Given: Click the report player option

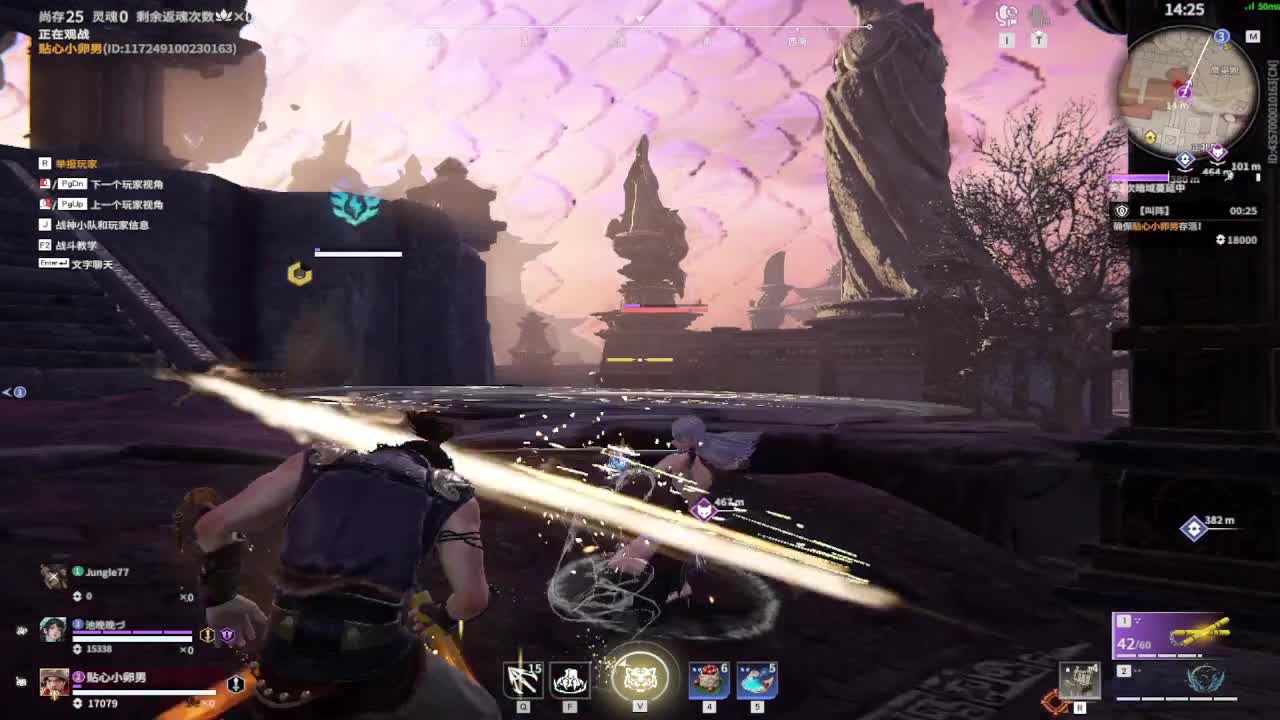Looking at the screenshot, I should 76,164.
